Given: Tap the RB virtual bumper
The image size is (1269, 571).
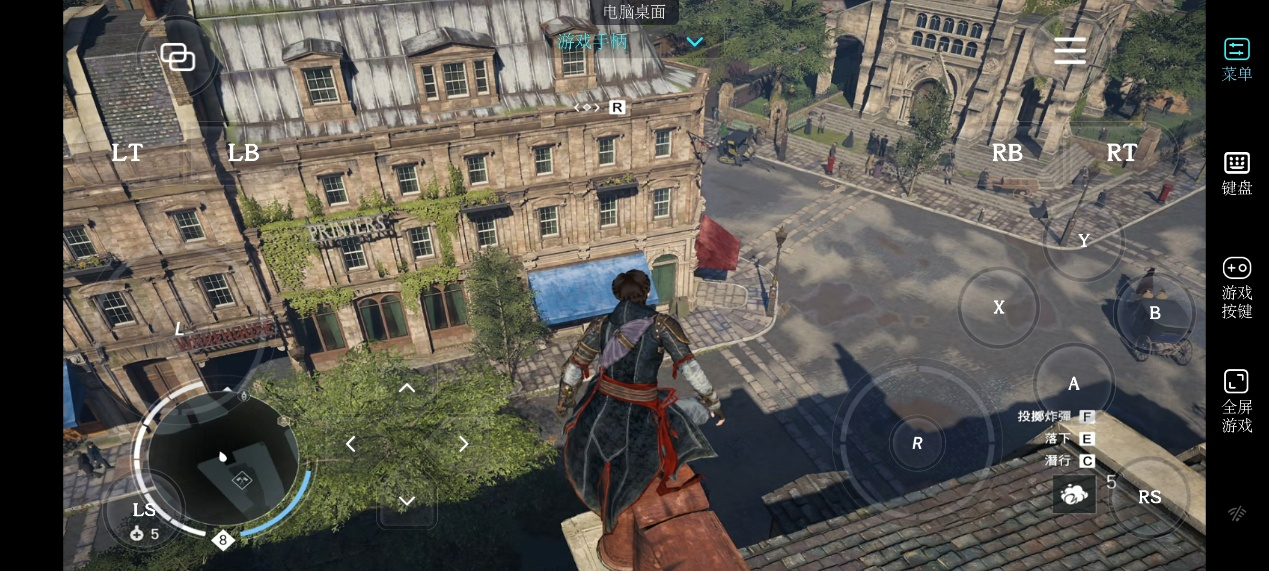Looking at the screenshot, I should point(1007,153).
